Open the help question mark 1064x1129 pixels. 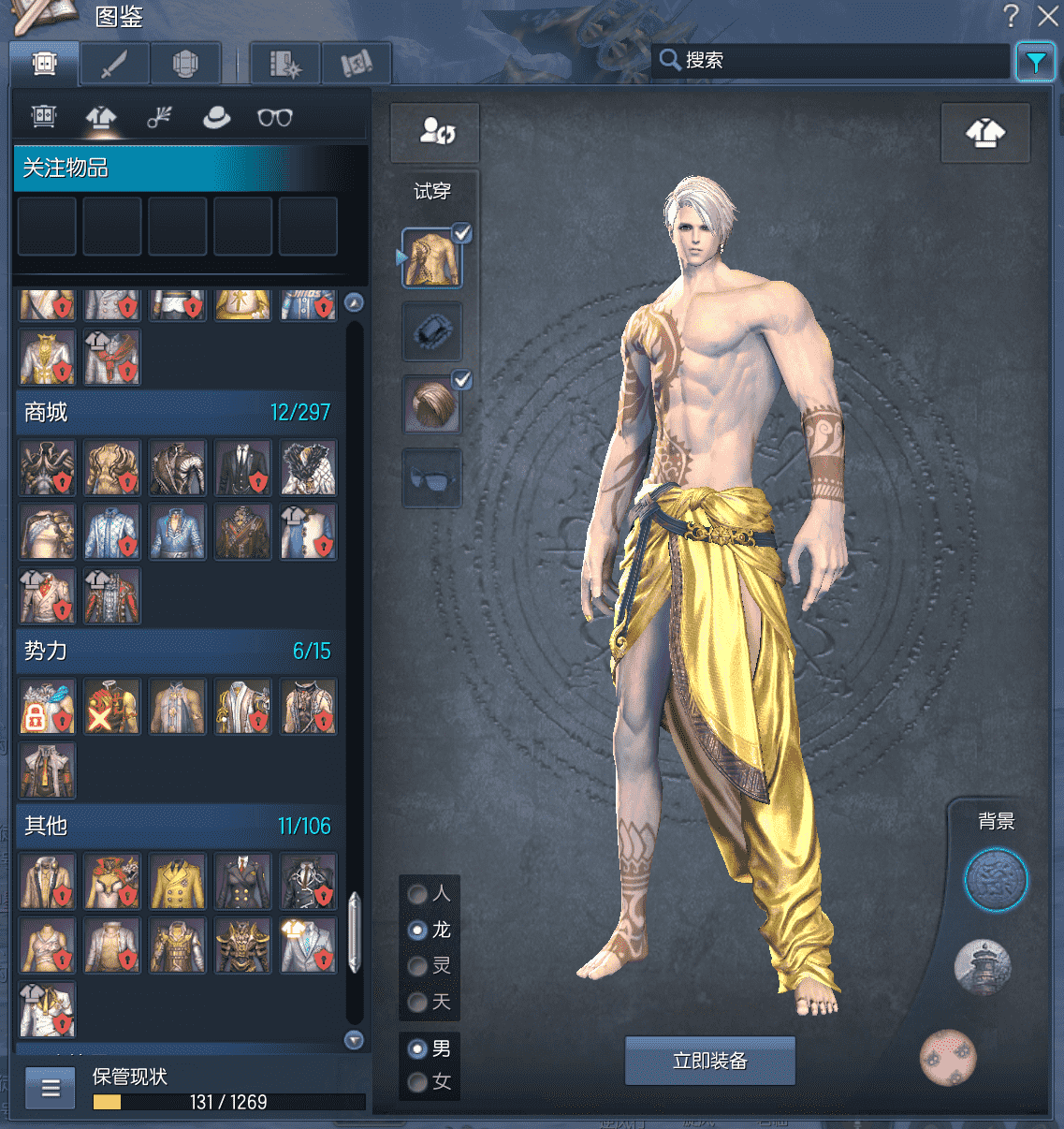click(x=1011, y=16)
